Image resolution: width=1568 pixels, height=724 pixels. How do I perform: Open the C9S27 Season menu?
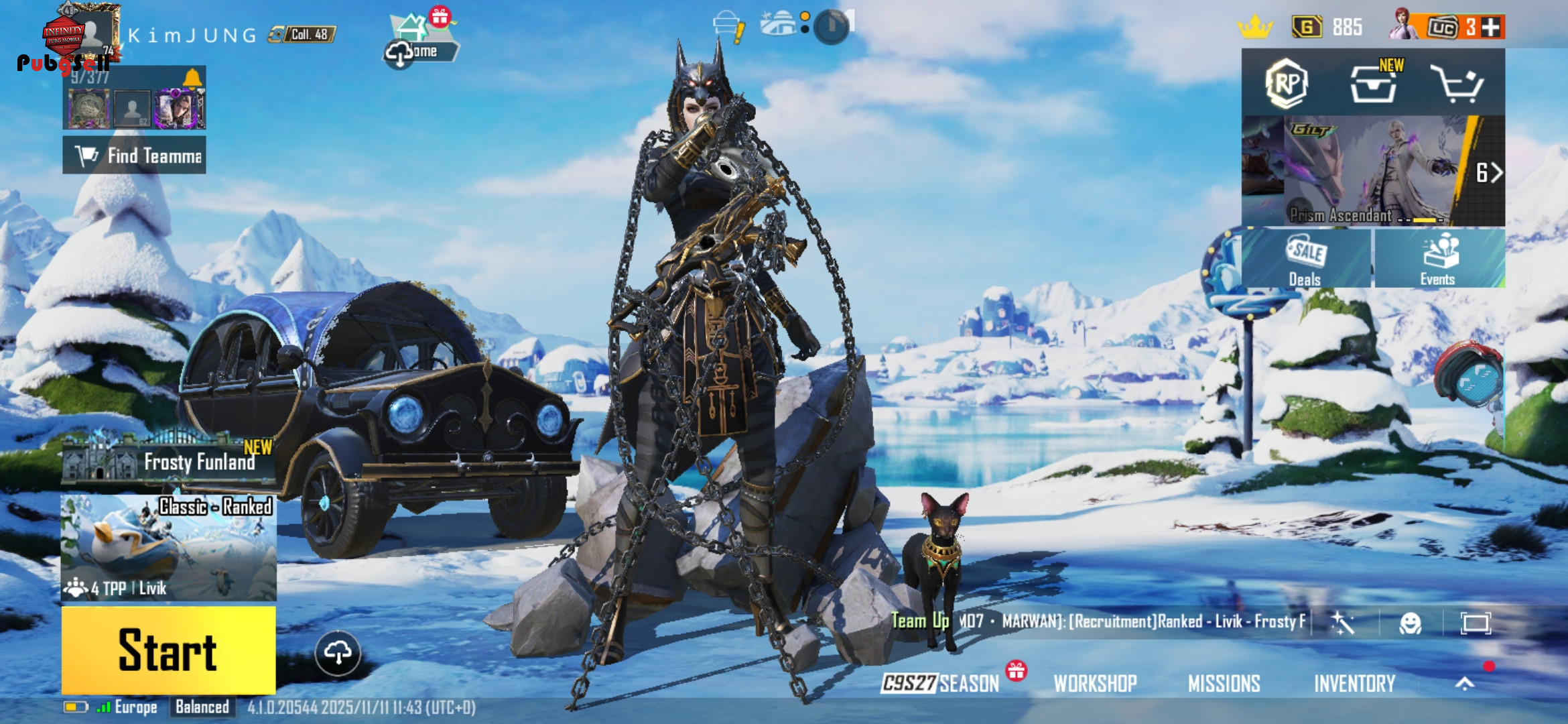point(941,683)
